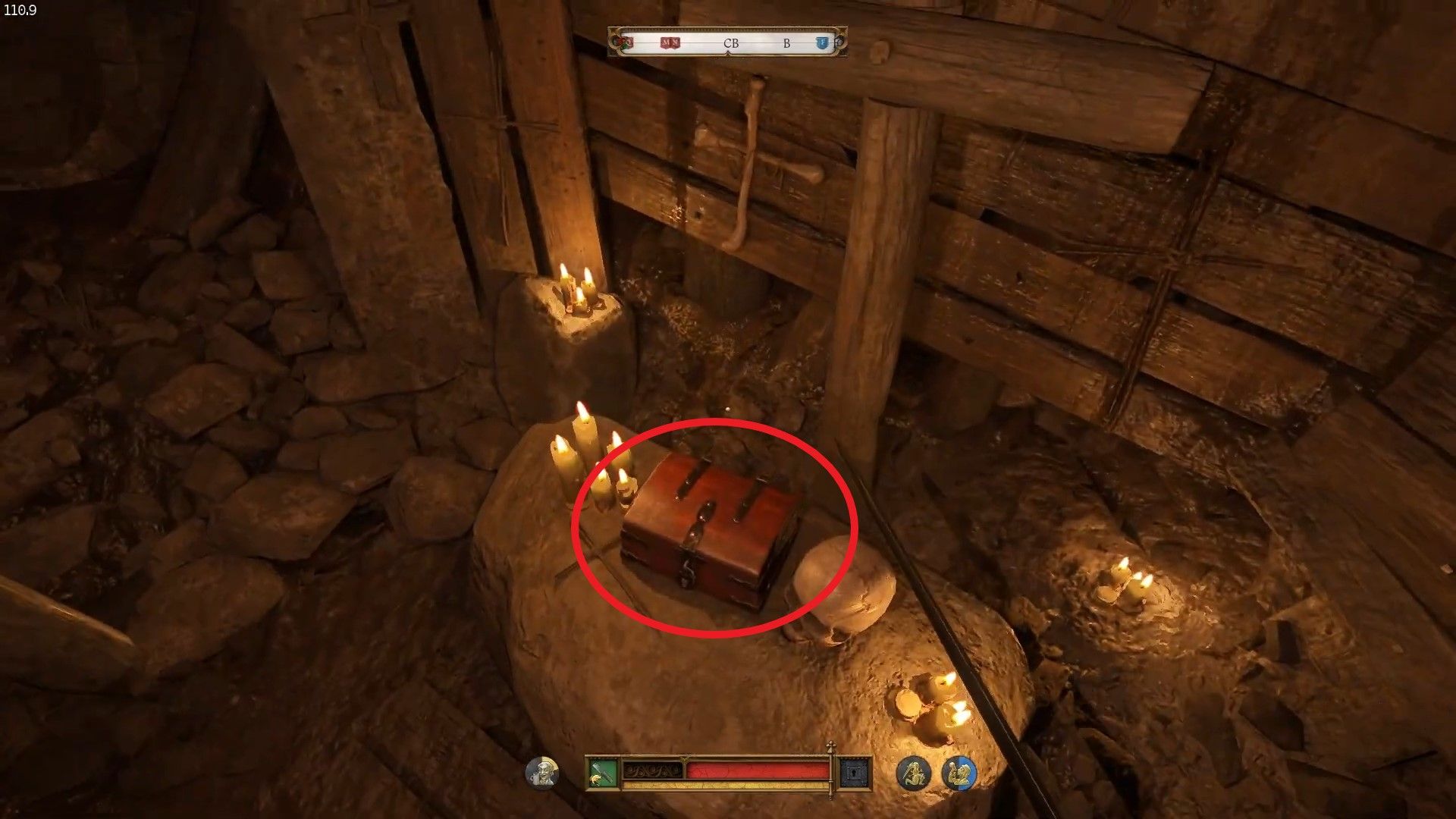Select the CB waypoint label on the compass
Image resolution: width=1456 pixels, height=819 pixels.
(731, 43)
